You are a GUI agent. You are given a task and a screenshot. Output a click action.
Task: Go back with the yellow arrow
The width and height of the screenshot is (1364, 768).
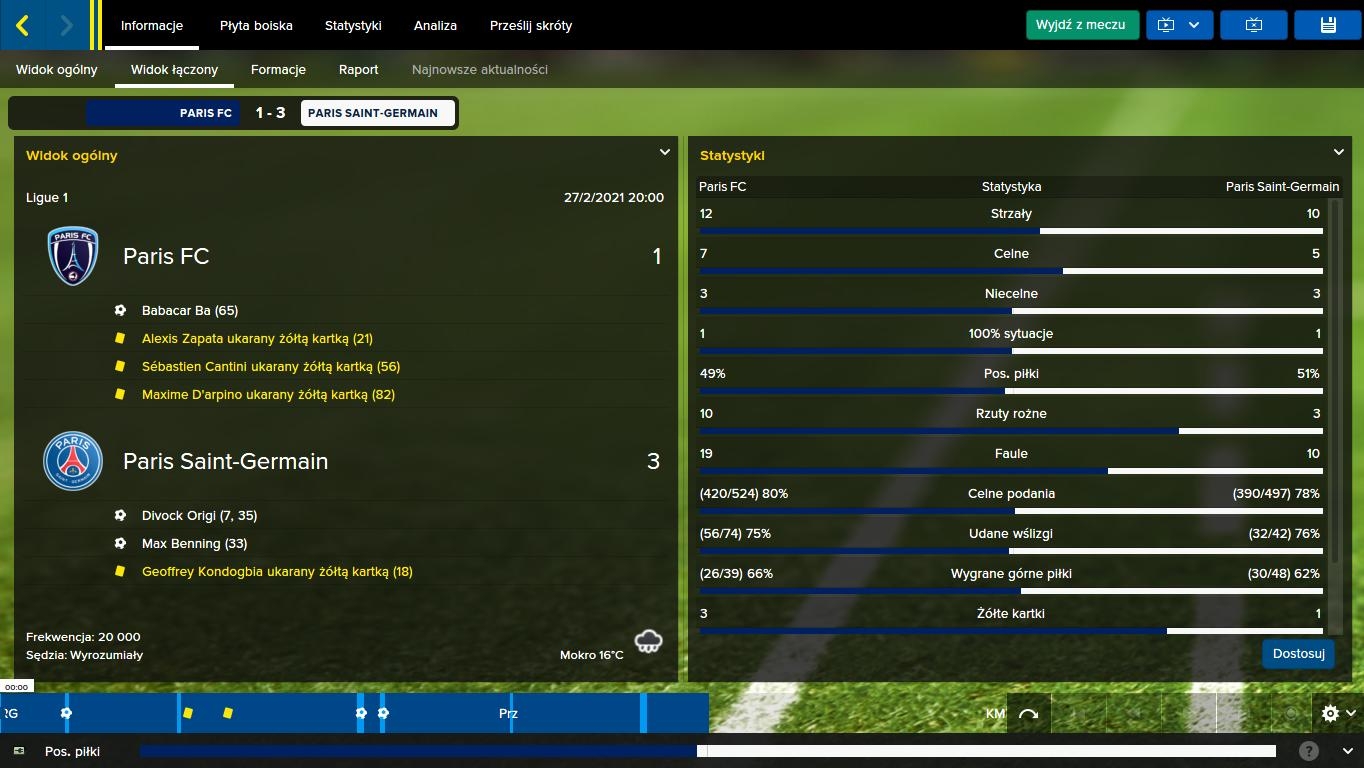point(23,25)
